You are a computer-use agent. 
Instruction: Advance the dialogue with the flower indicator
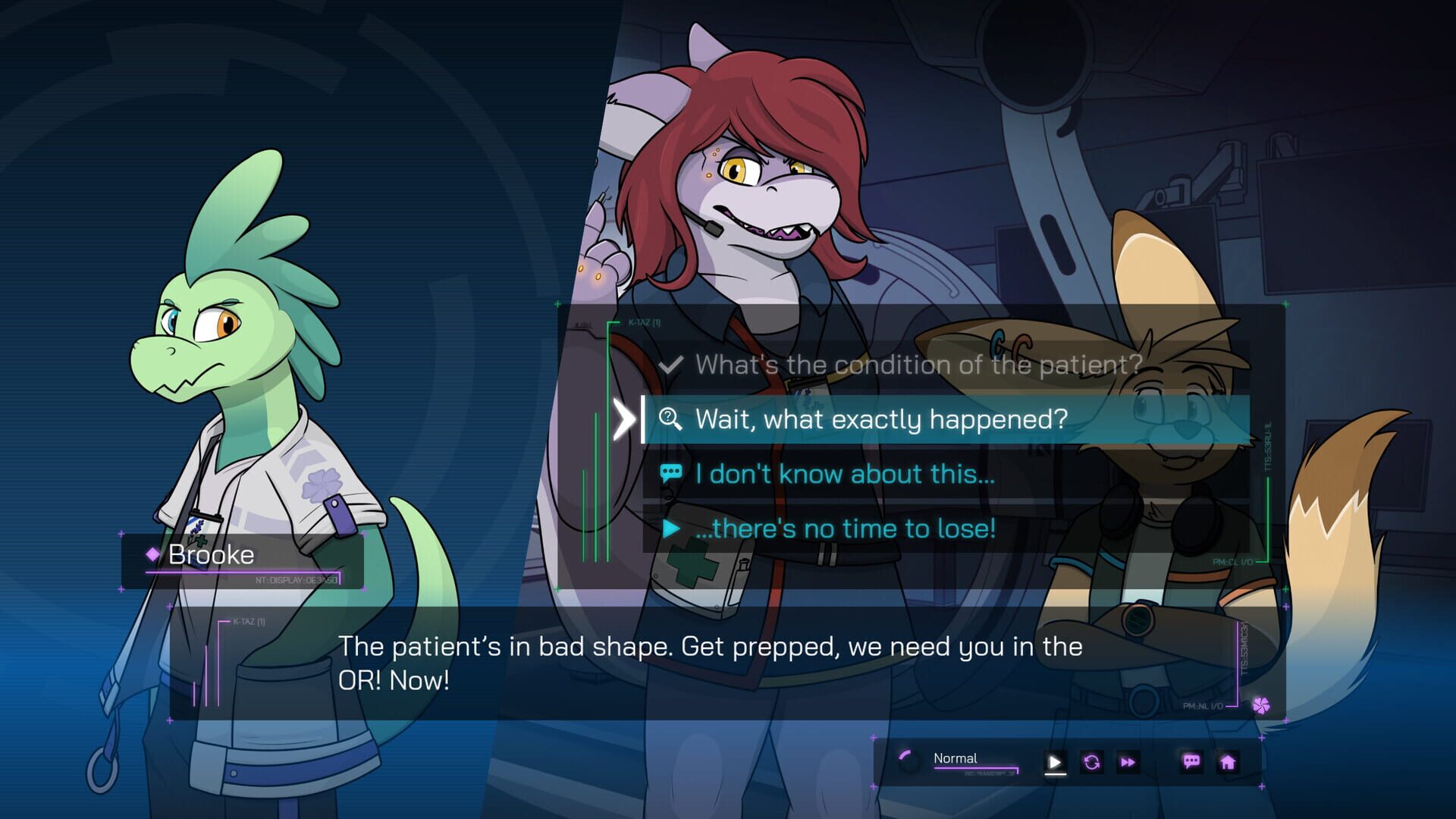1261,706
